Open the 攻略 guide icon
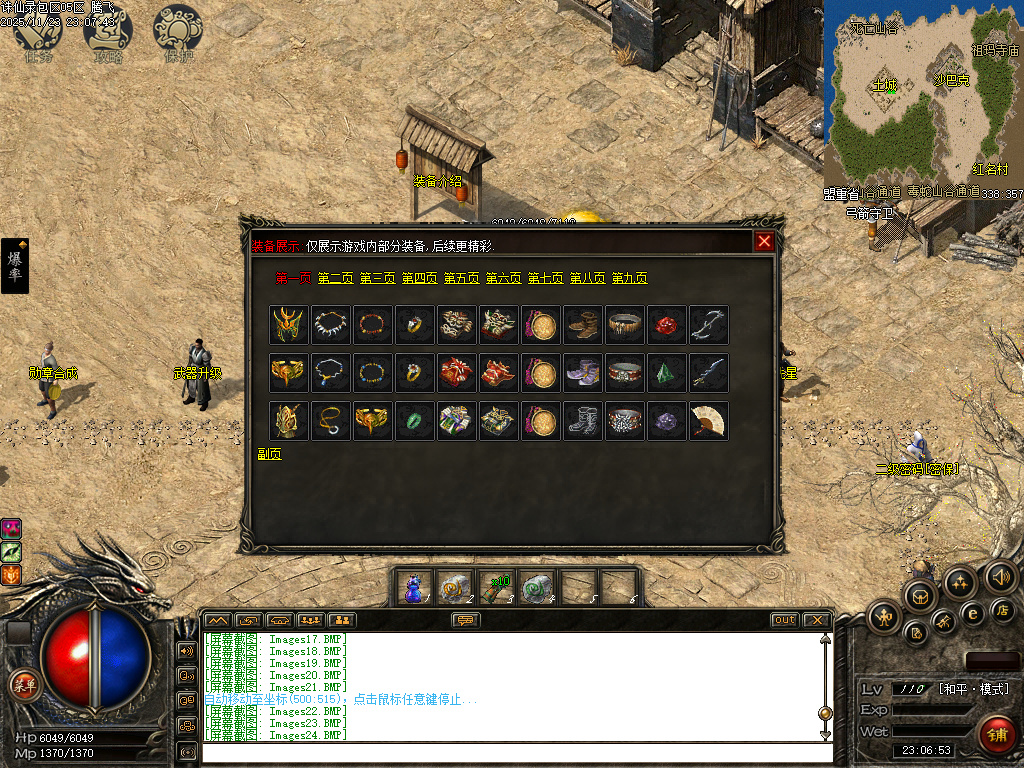1024x768 pixels. click(108, 30)
